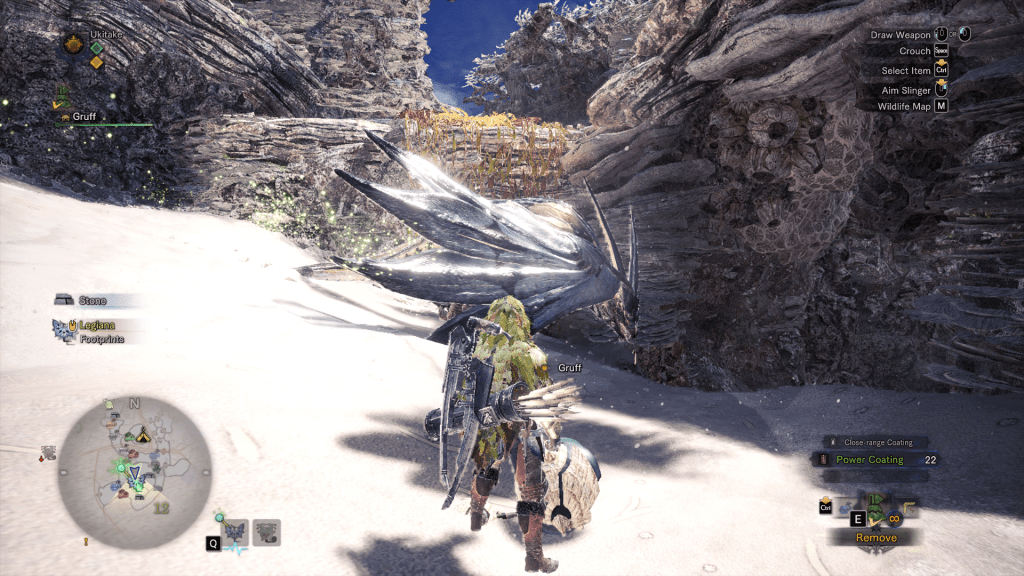Select the grey monster icon right of Legiana
Screen dimensions: 1024x576
(x=267, y=531)
